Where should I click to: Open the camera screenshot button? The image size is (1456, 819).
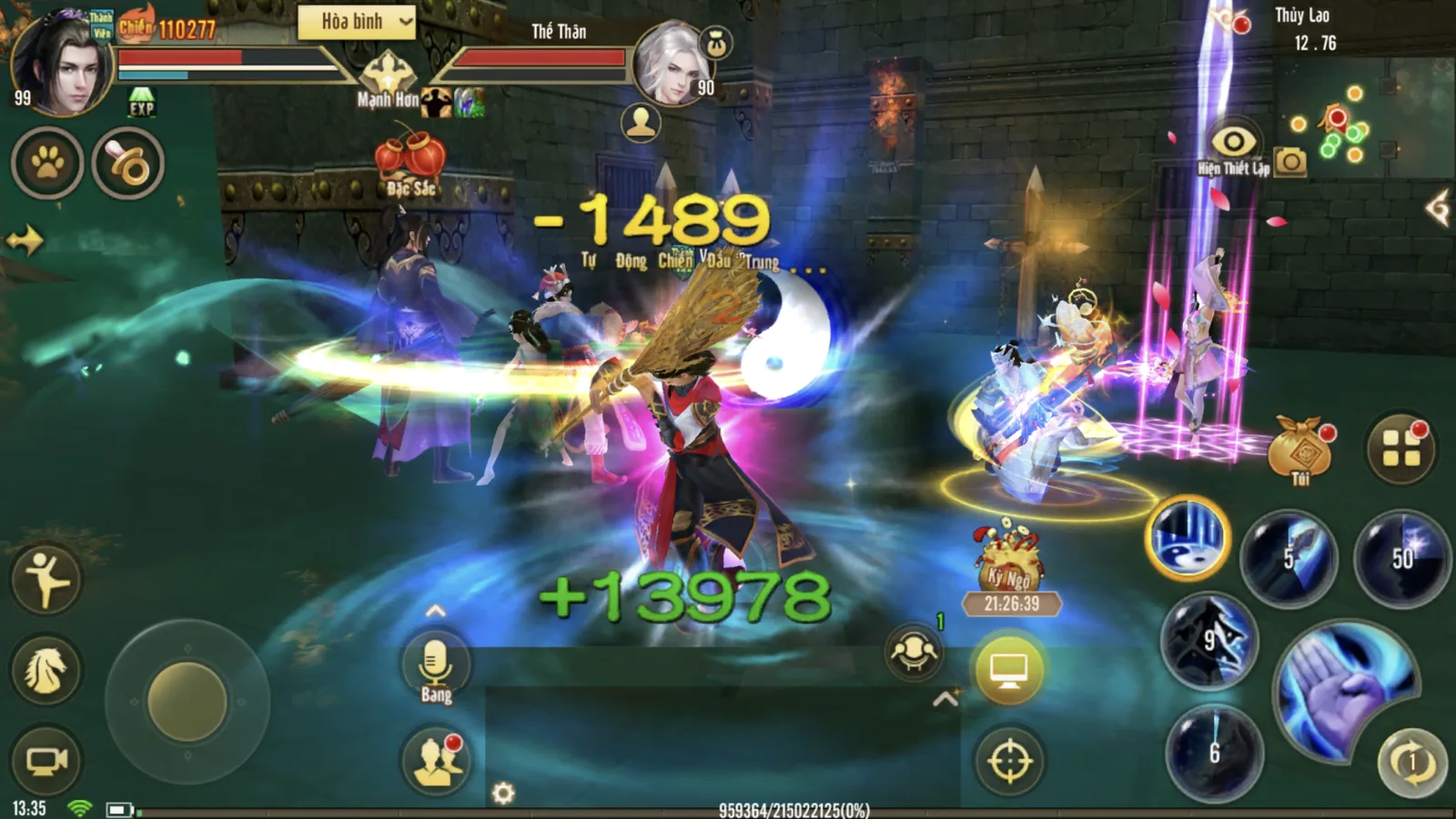[1290, 162]
